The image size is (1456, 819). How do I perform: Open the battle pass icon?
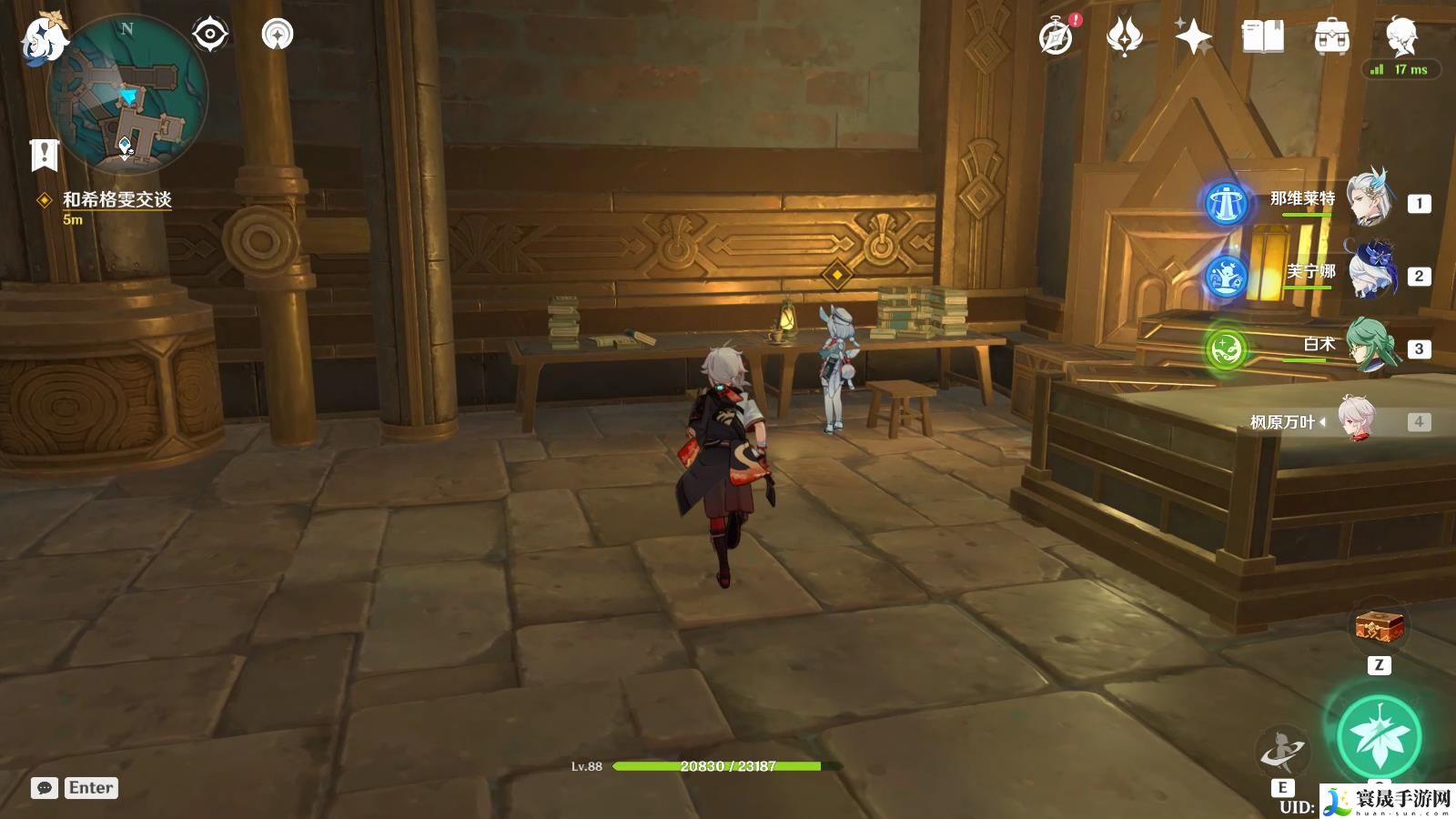tap(1124, 37)
